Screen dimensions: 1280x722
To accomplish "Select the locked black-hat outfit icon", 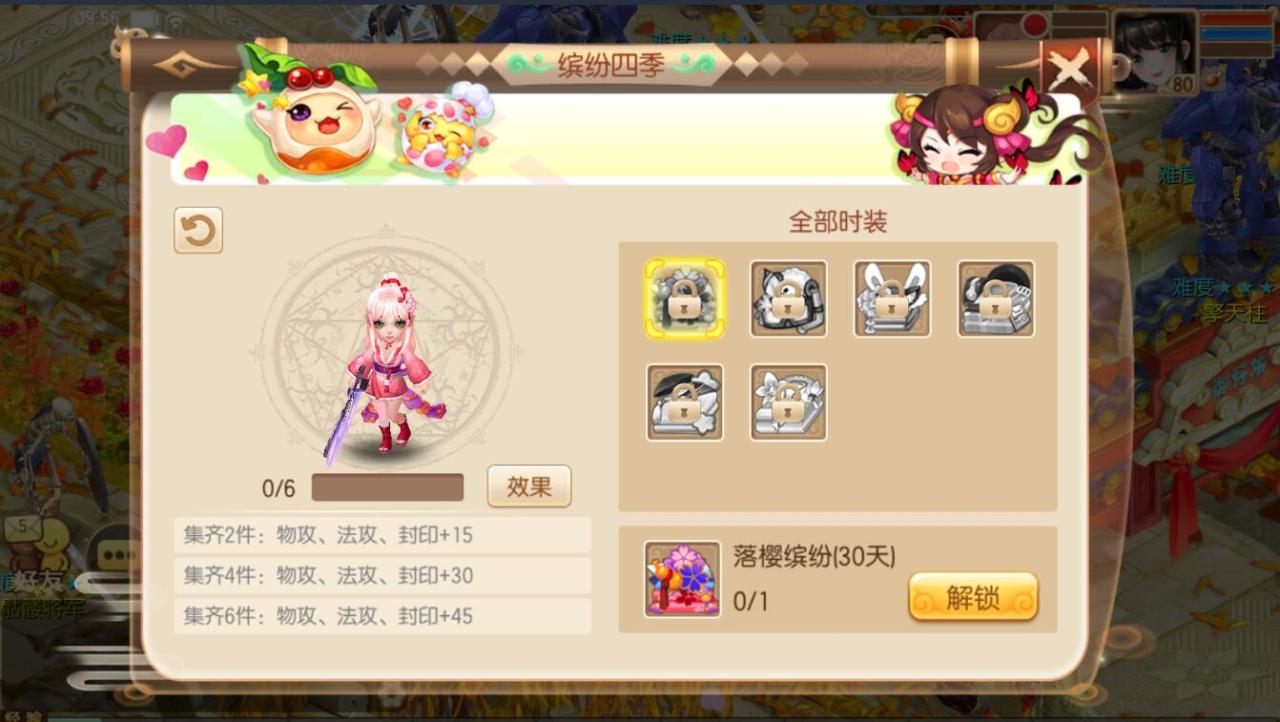I will (x=996, y=297).
